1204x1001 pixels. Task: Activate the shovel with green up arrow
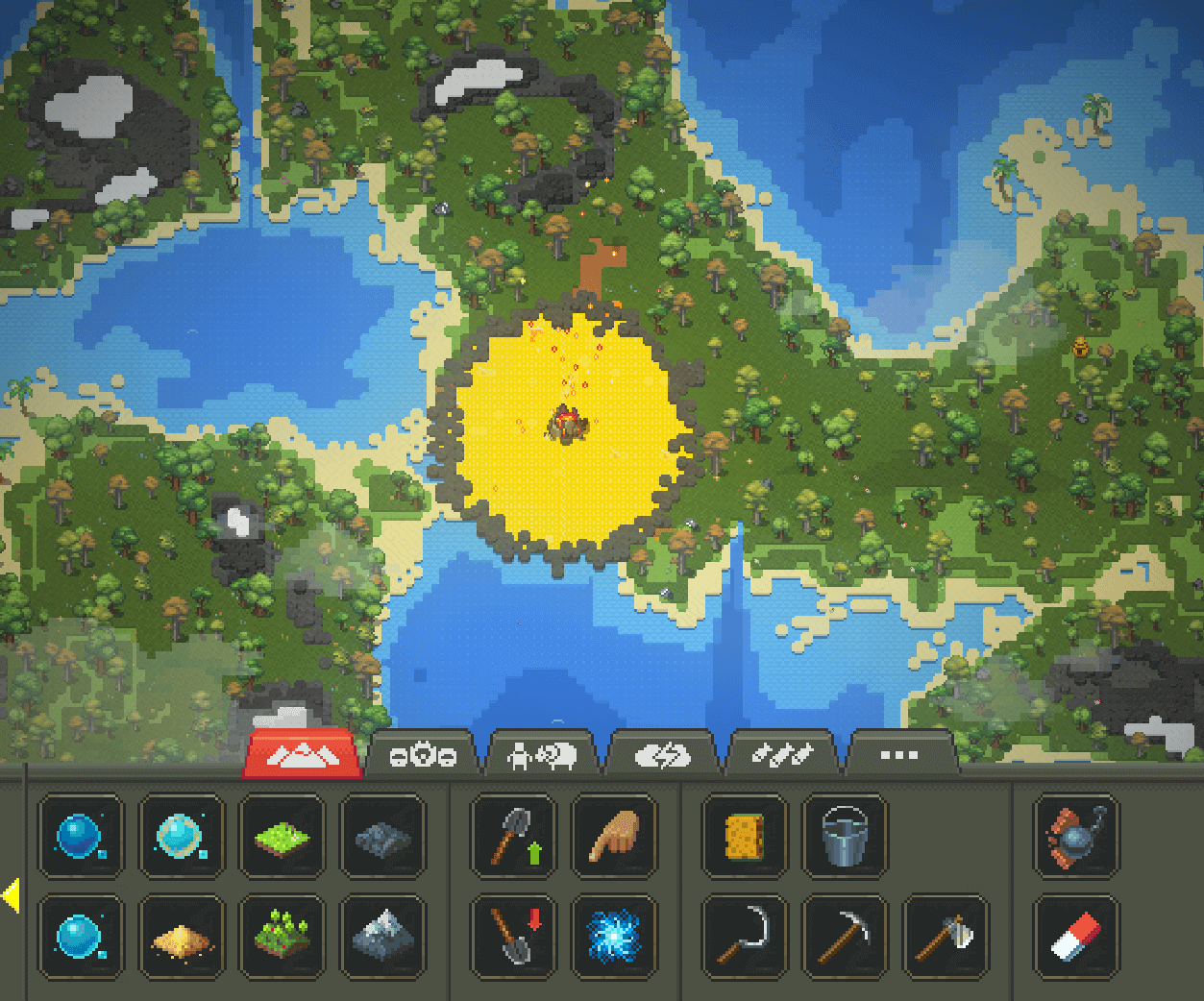coord(513,837)
